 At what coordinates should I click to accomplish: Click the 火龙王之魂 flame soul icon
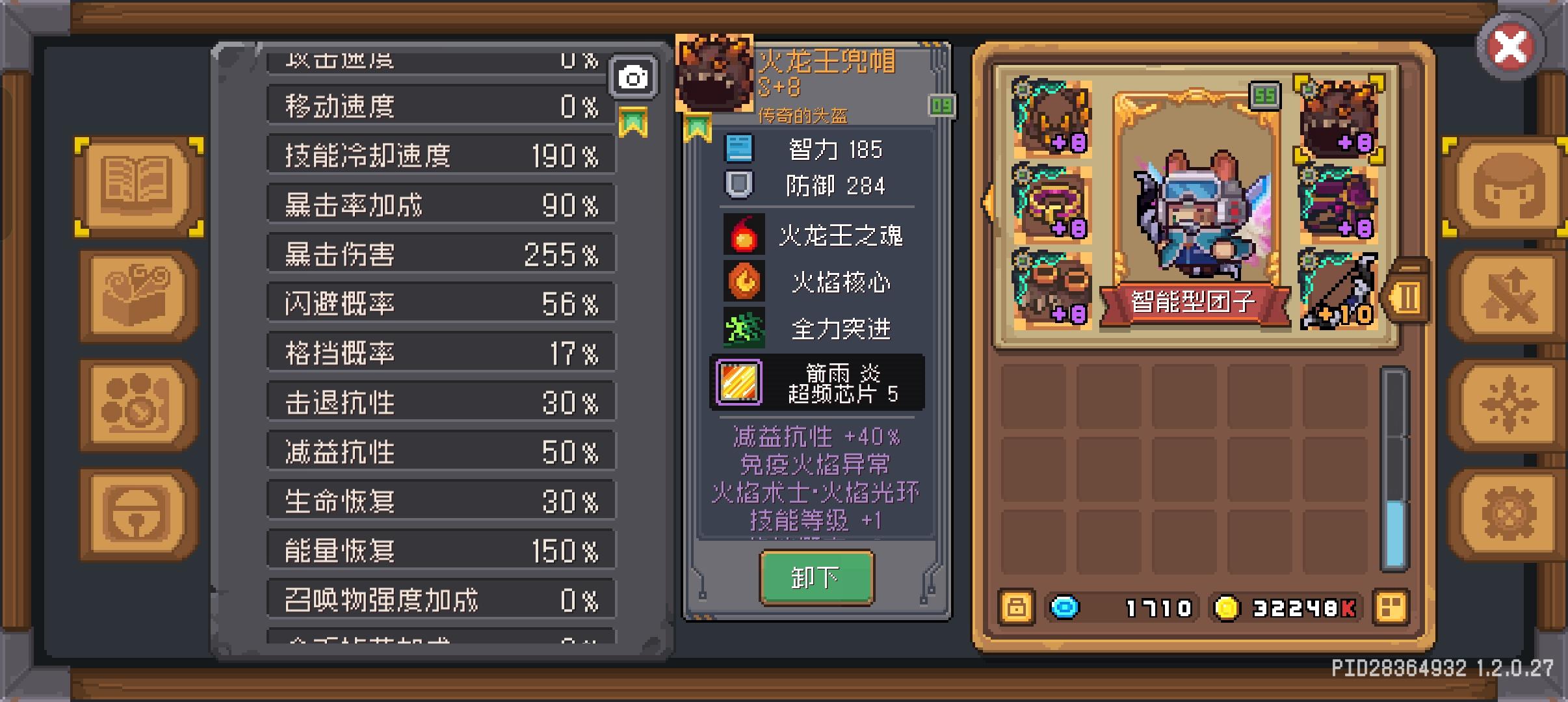tap(743, 235)
